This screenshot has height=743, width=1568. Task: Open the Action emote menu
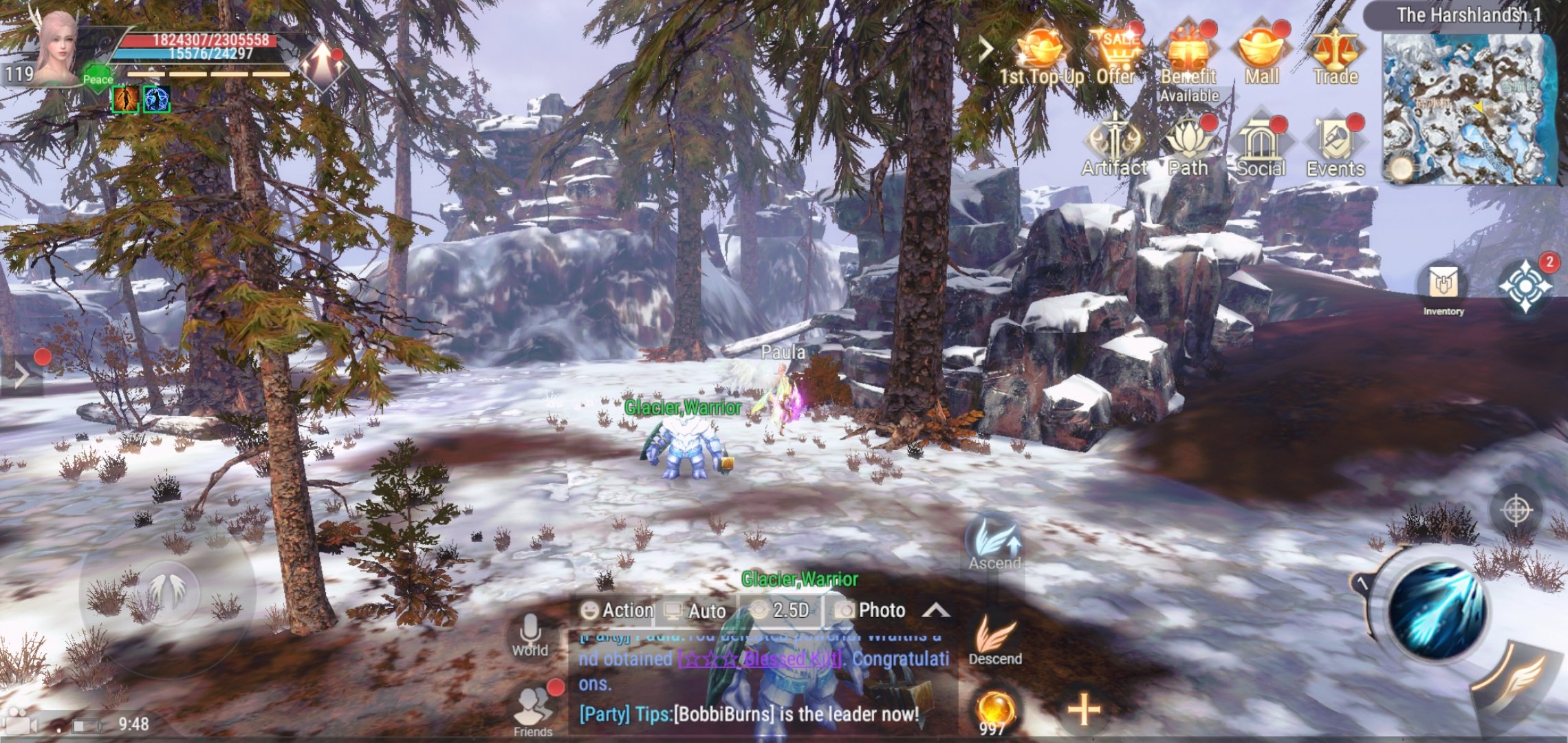tap(617, 610)
